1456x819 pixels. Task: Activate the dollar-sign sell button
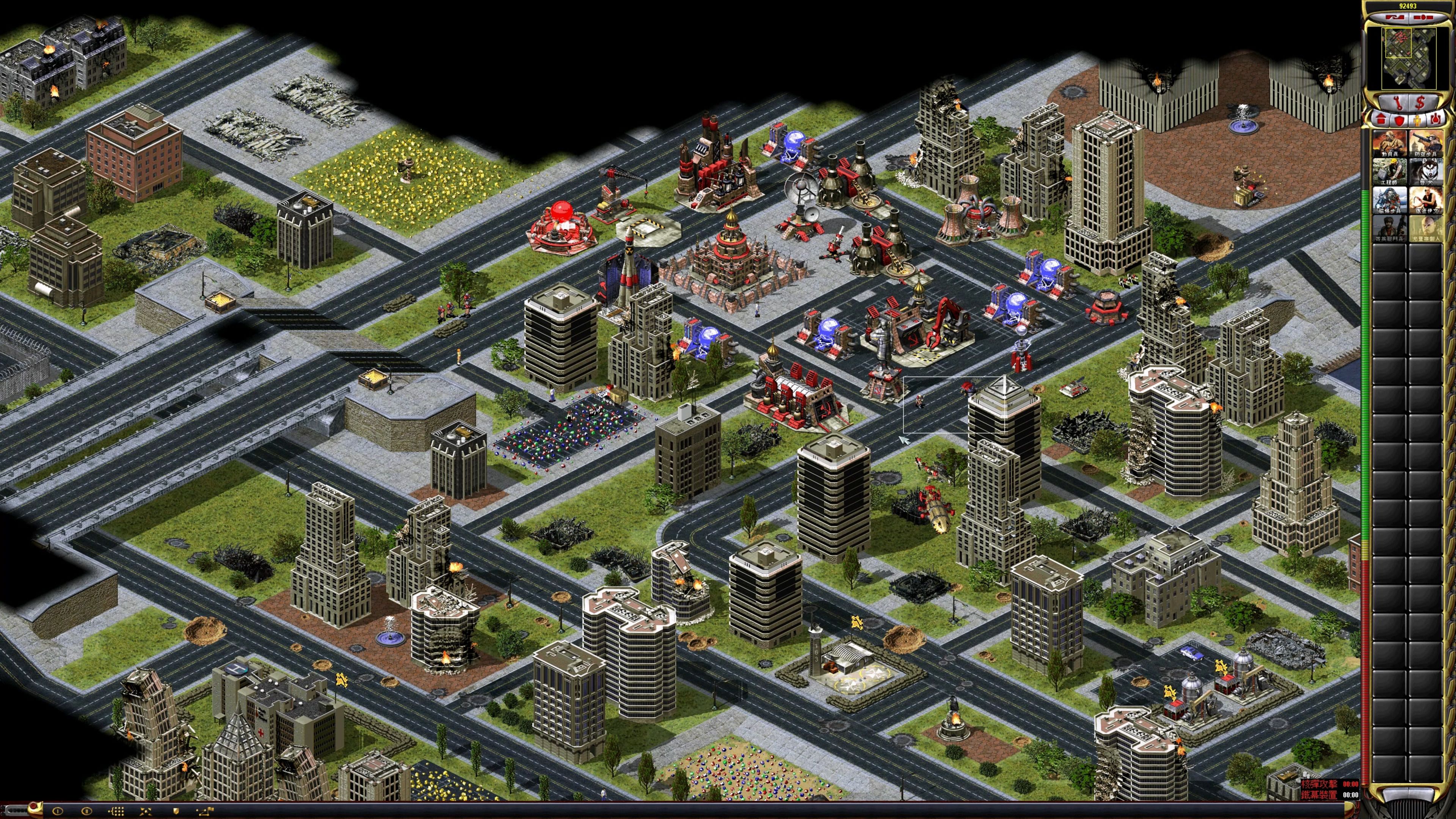coord(1420,103)
